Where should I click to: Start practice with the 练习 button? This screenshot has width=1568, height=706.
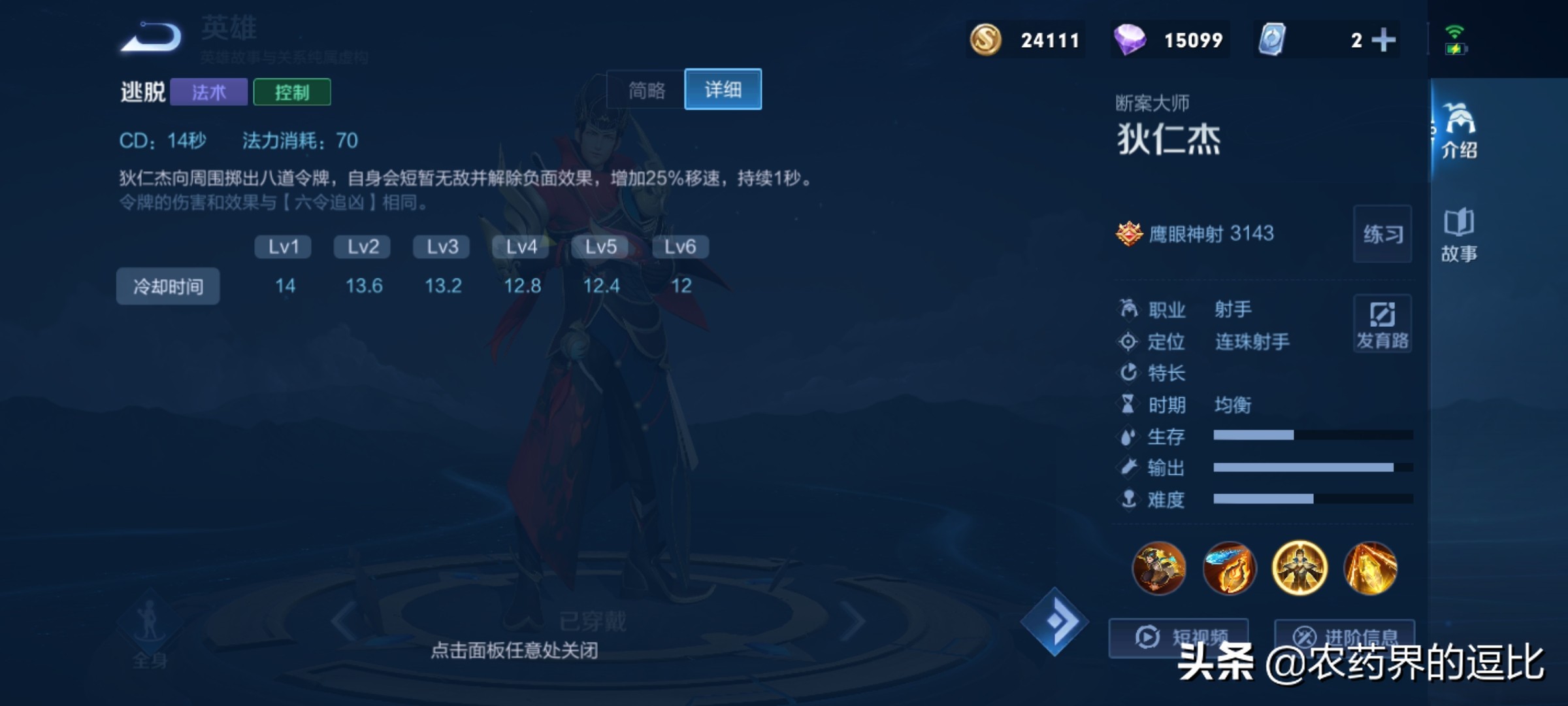pyautogui.click(x=1382, y=234)
